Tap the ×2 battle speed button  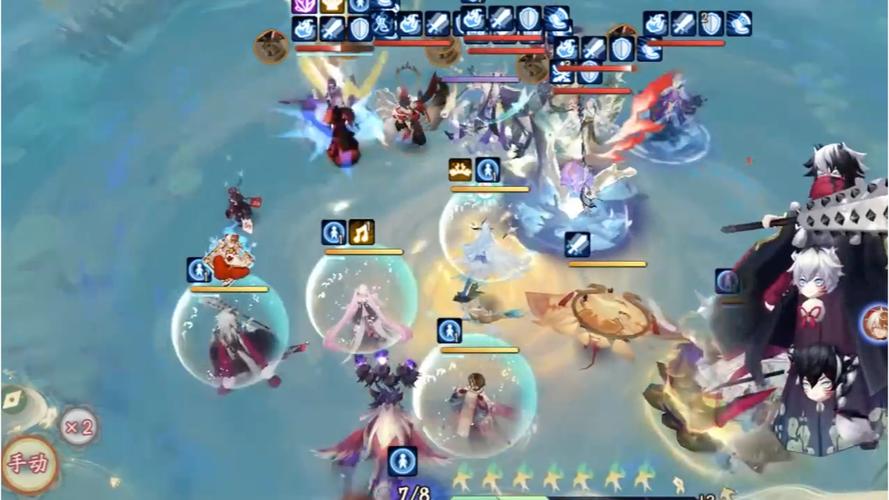point(78,428)
